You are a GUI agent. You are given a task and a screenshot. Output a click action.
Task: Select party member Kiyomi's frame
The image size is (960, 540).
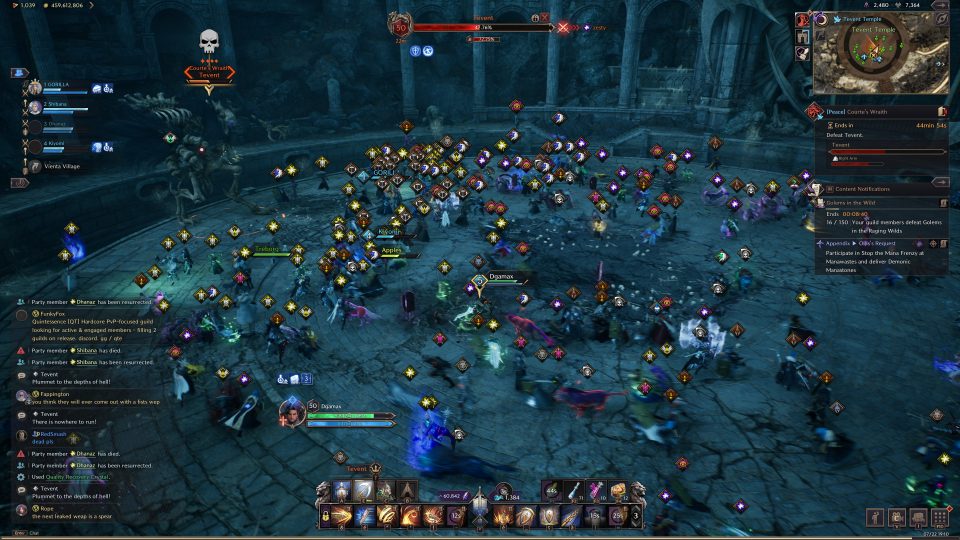(x=60, y=146)
